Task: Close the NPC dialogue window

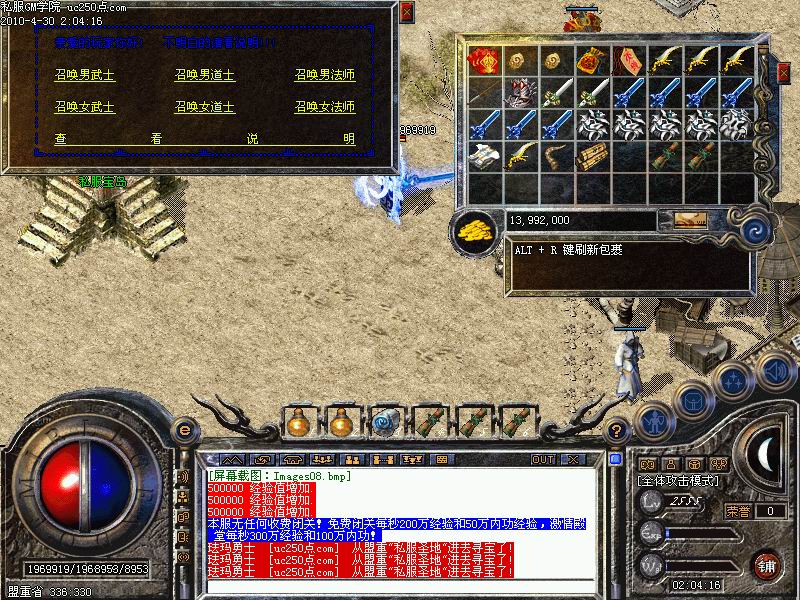Action: point(405,13)
